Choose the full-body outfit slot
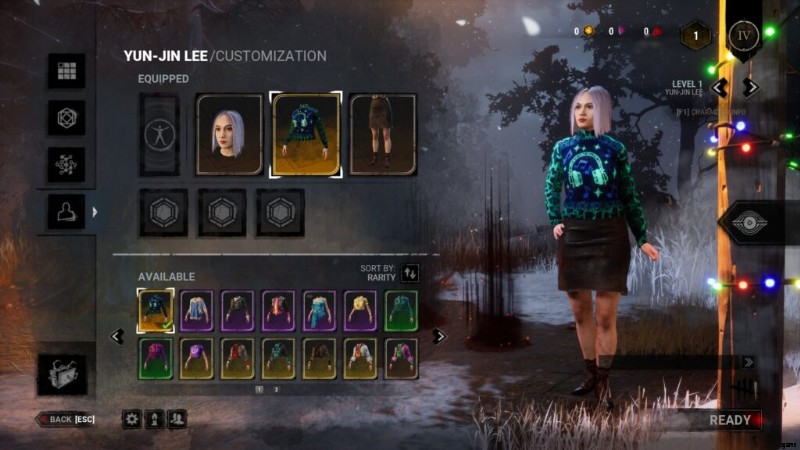 coord(158,135)
